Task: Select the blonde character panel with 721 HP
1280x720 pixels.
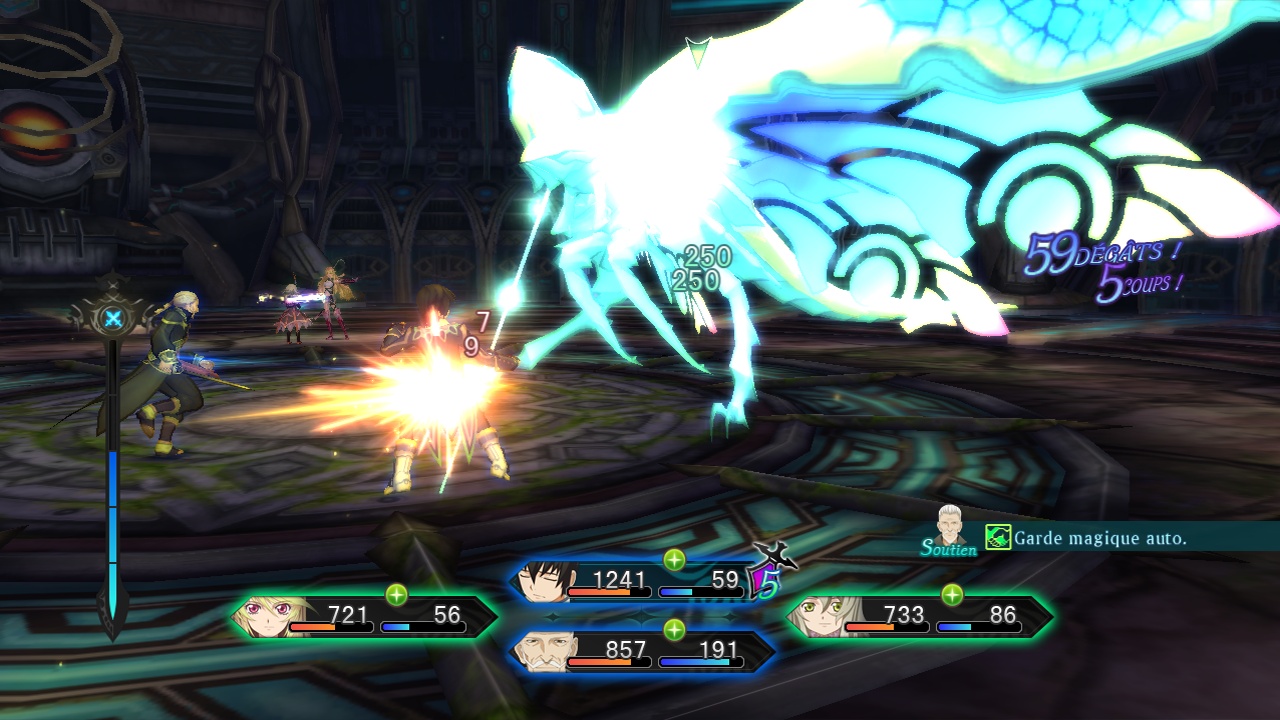Action: pyautogui.click(x=365, y=617)
